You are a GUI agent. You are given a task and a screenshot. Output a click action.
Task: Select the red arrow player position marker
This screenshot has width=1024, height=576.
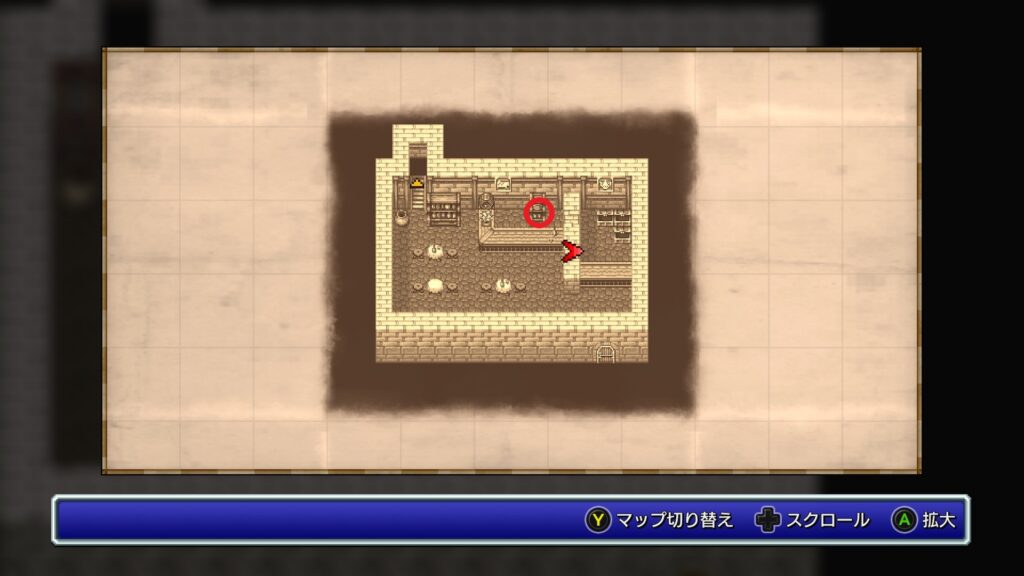tap(571, 252)
